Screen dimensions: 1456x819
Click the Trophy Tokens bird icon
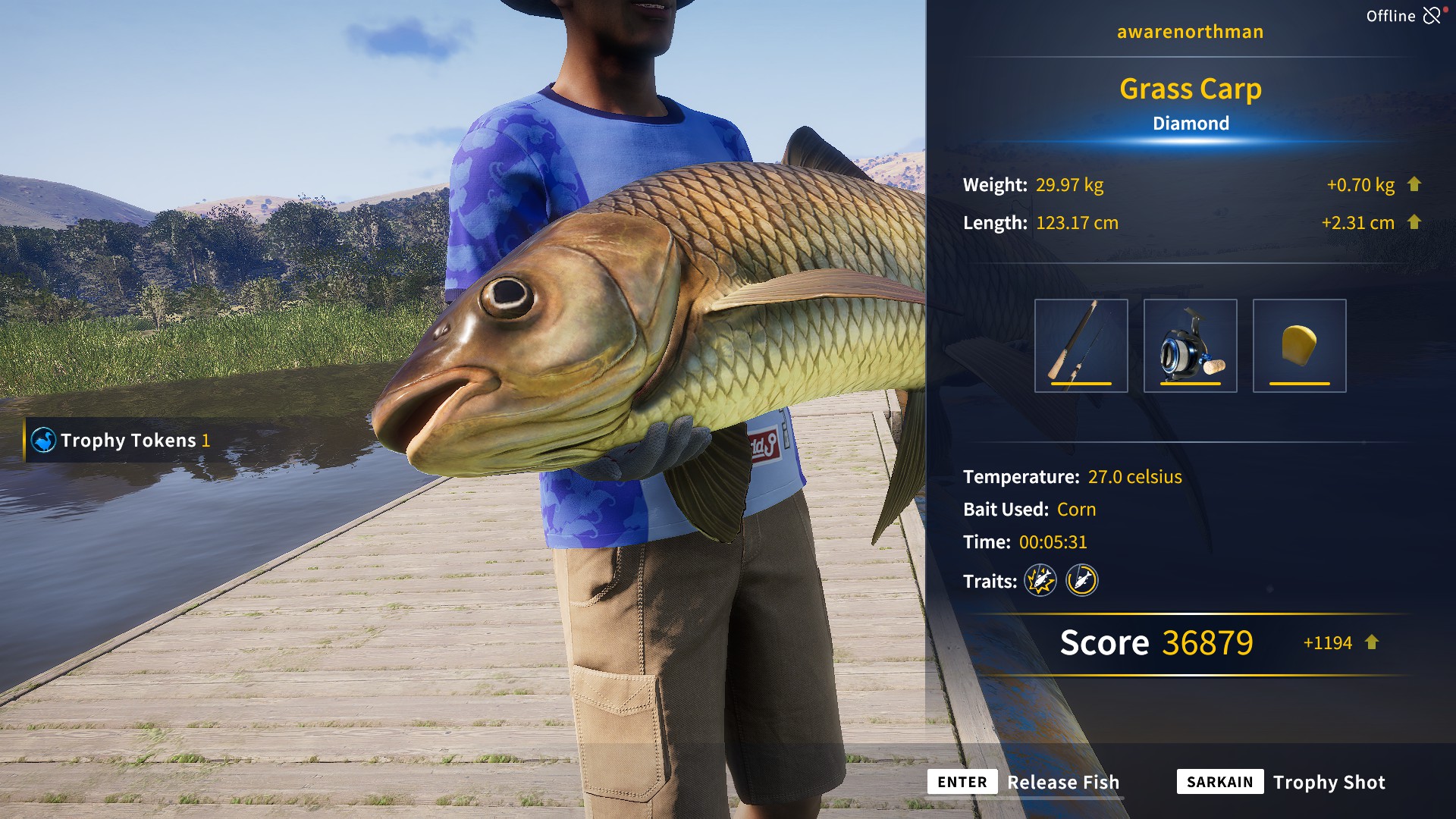43,438
